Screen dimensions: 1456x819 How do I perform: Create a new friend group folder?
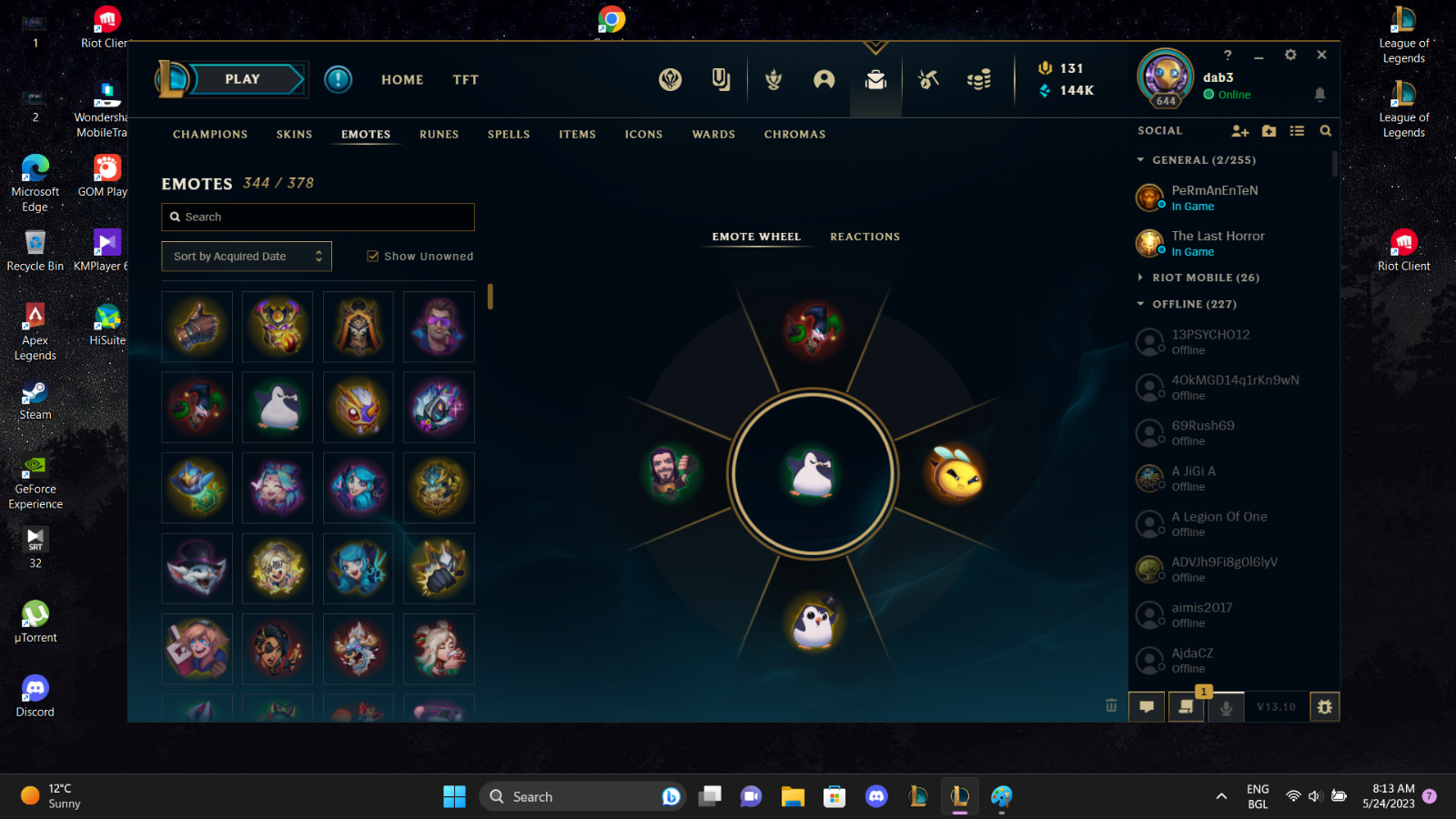1269,131
